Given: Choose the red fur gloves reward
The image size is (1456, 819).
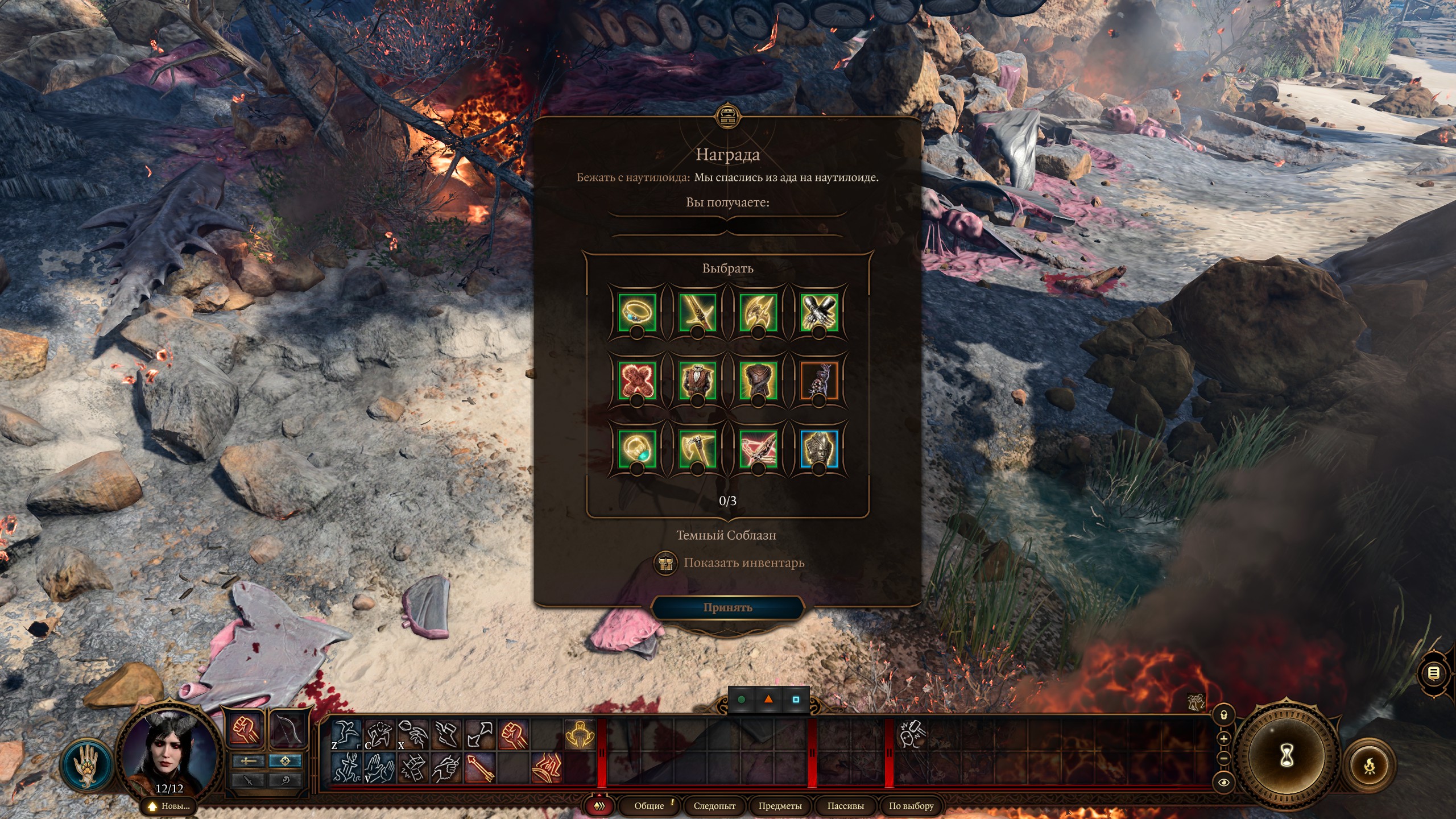Looking at the screenshot, I should coord(637,380).
